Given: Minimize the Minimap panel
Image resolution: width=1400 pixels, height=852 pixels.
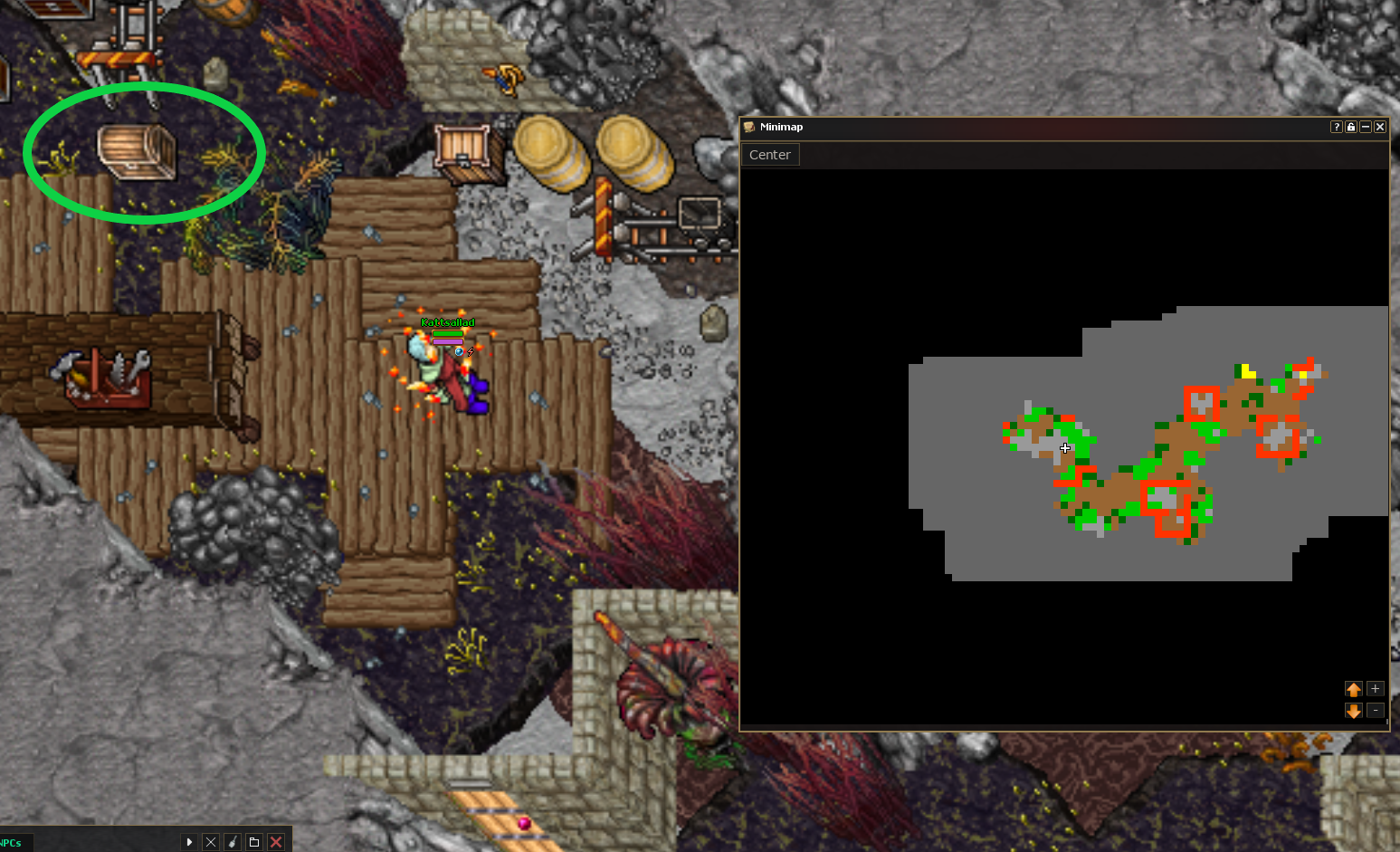Looking at the screenshot, I should 1366,127.
